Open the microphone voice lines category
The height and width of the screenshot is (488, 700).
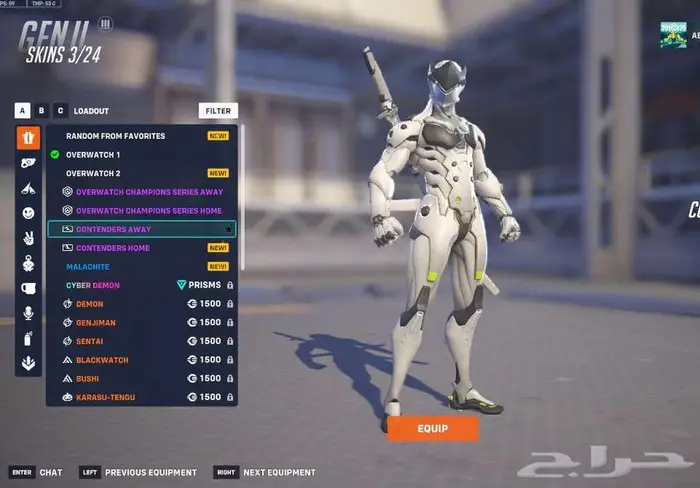pos(28,313)
